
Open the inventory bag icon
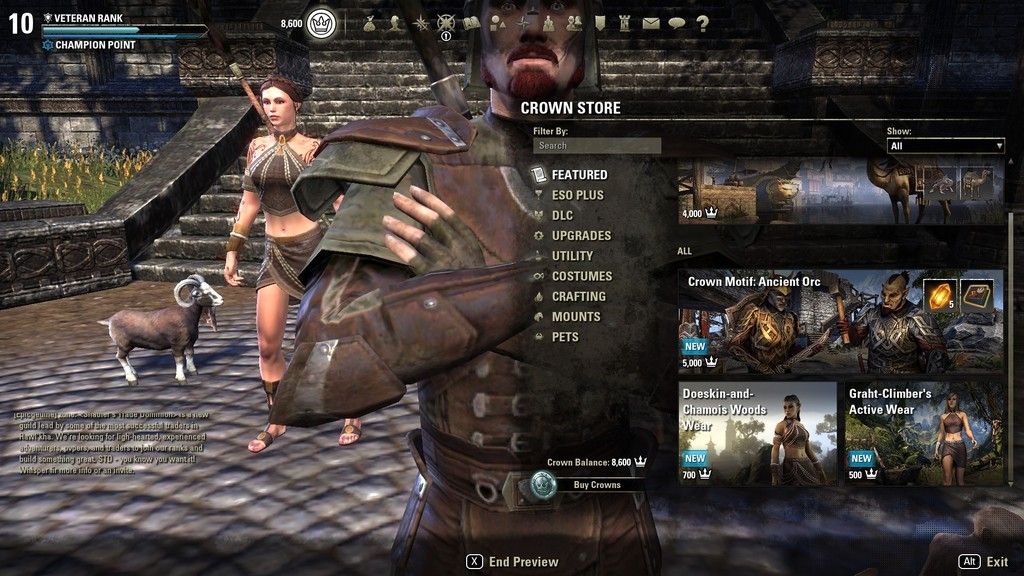(370, 22)
